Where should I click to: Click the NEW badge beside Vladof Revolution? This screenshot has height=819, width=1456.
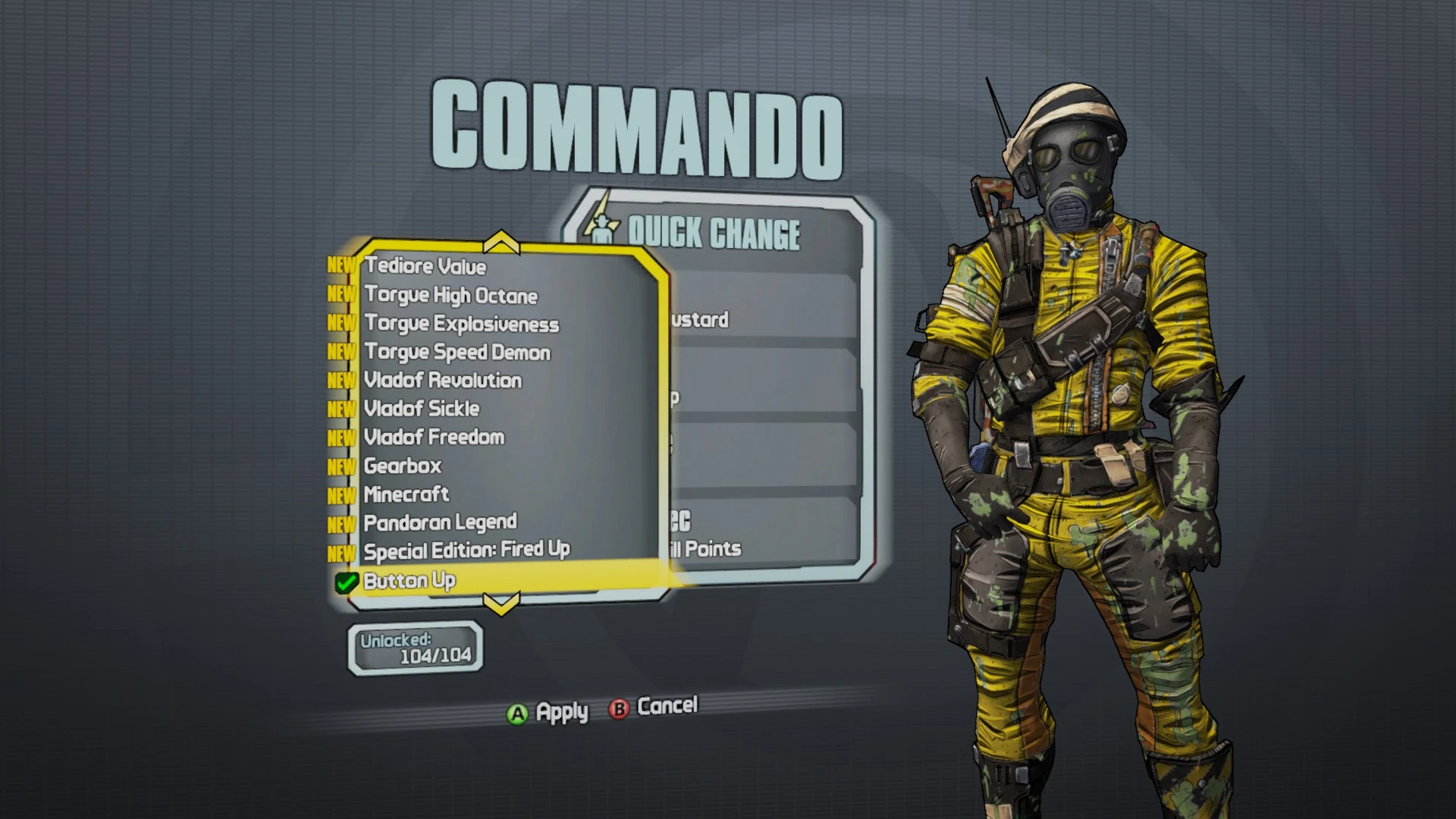coord(343,381)
